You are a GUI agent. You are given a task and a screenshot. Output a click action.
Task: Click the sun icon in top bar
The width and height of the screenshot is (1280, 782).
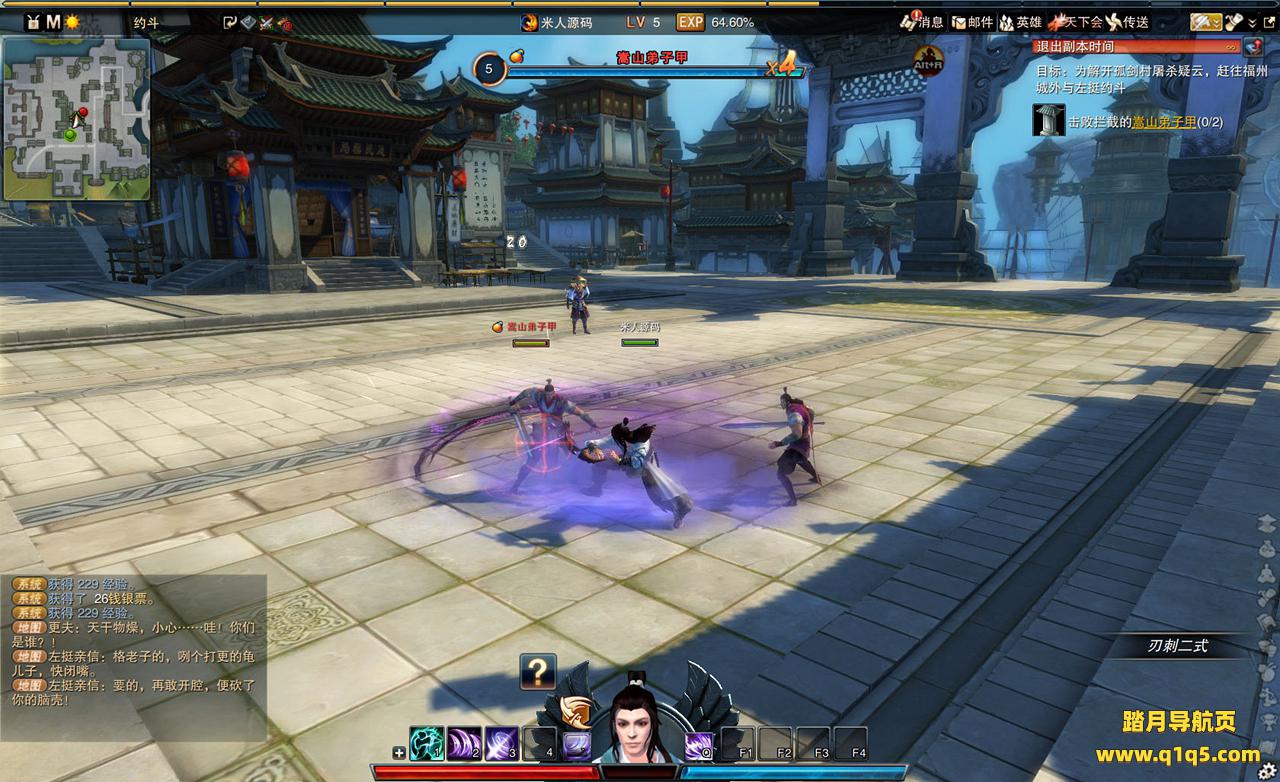click(x=72, y=22)
